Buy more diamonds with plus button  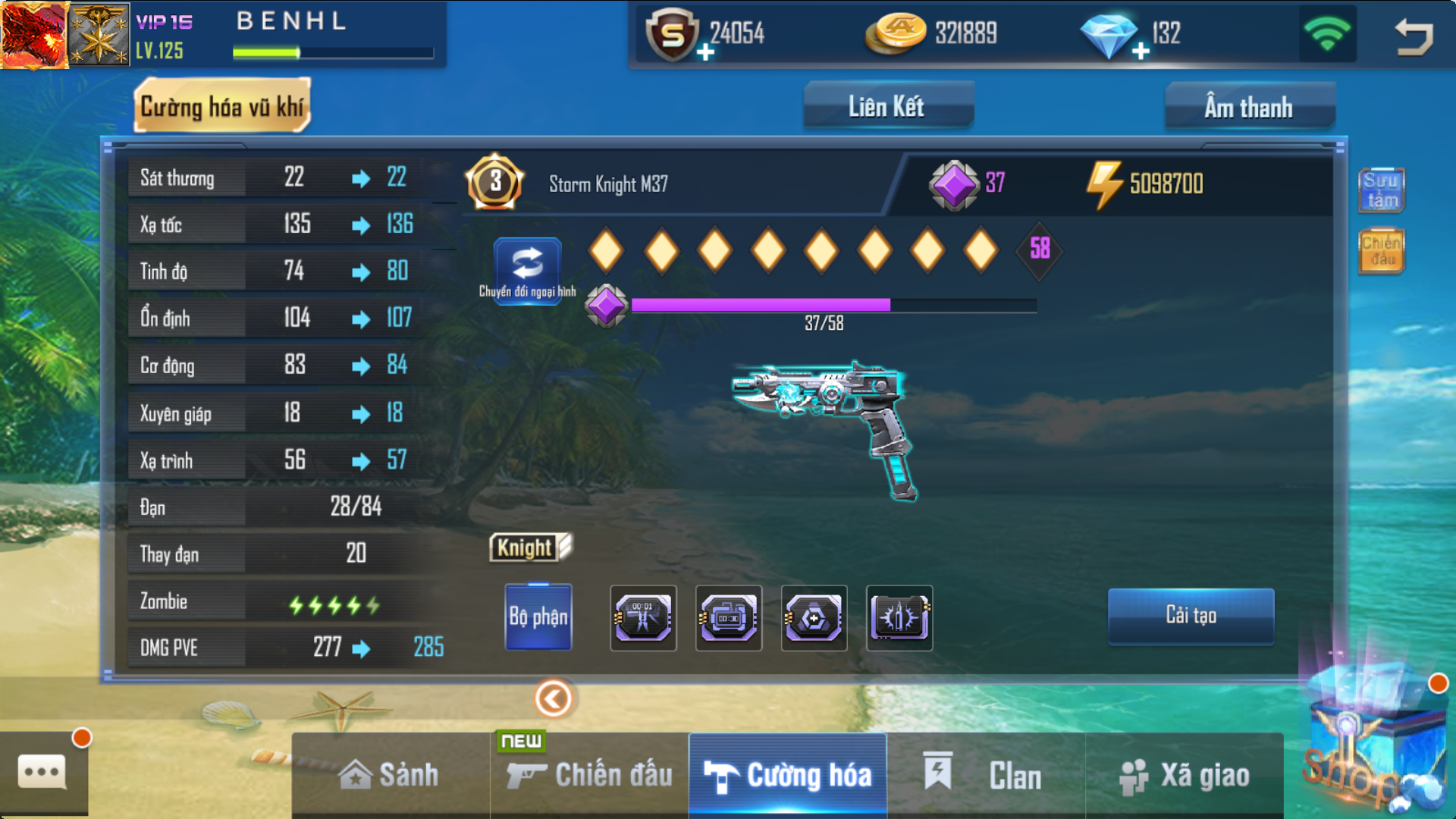(x=1141, y=52)
